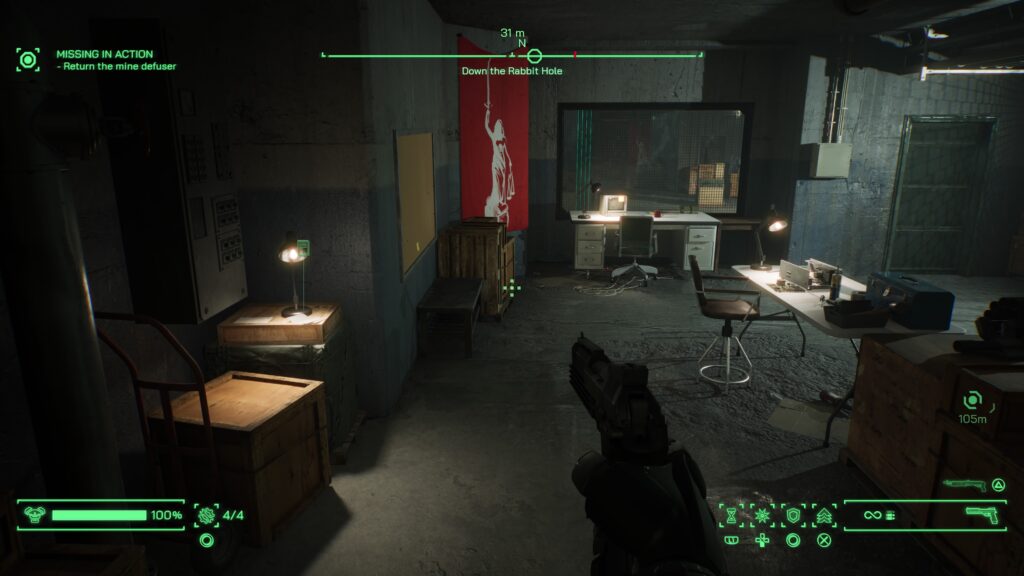Switch to the shotgun secondary weapon
1024x576 pixels.
963,485
